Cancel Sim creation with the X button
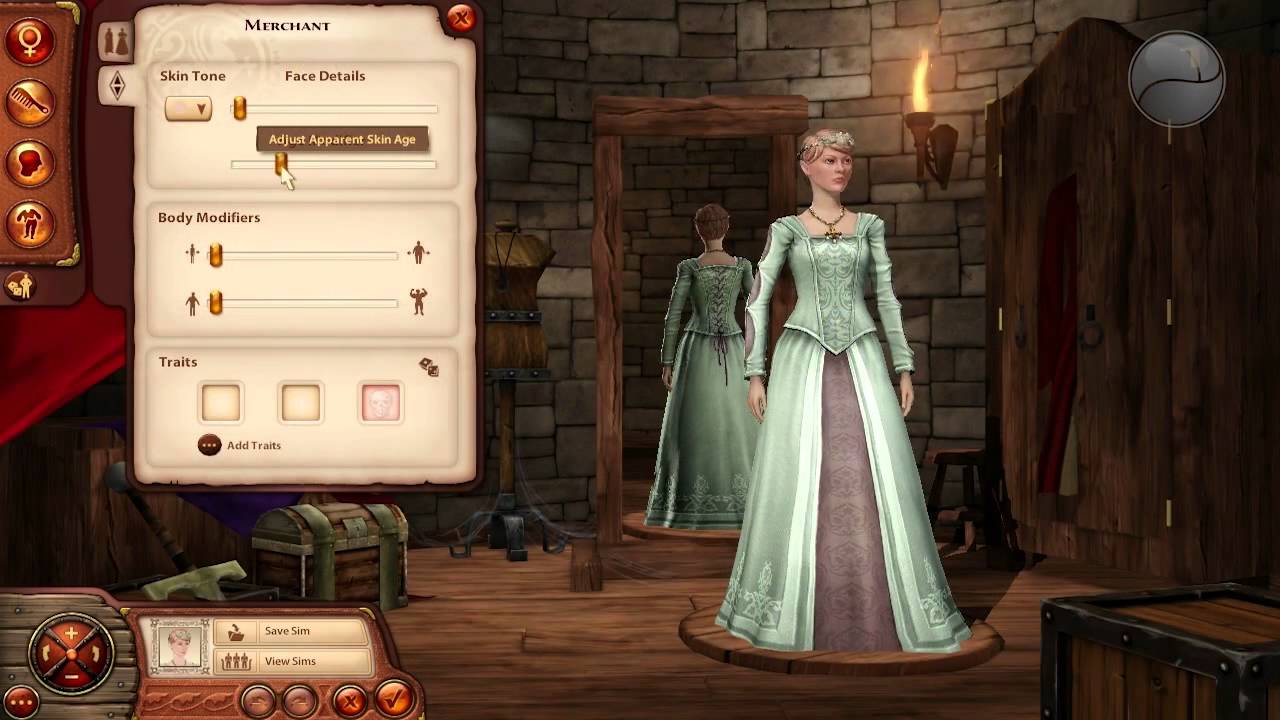Image resolution: width=1280 pixels, height=720 pixels. 349,699
